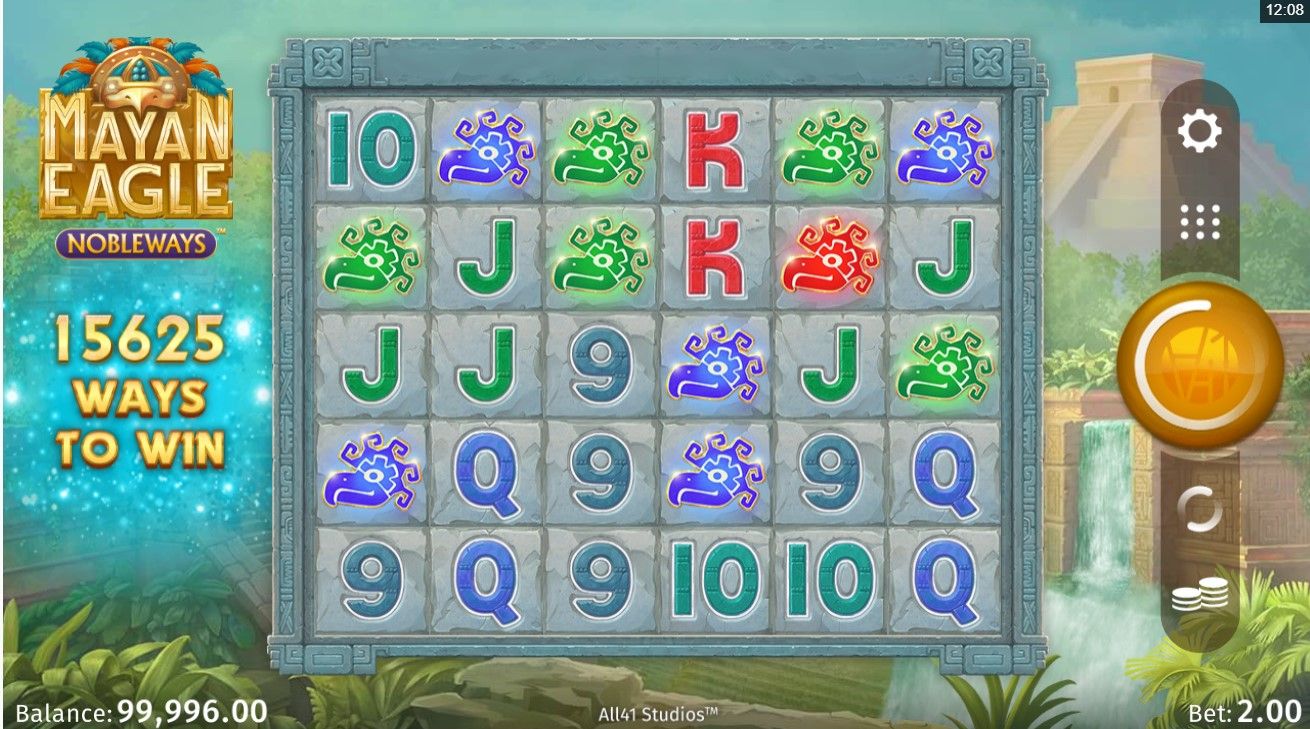This screenshot has height=729, width=1310.
Task: Open the settings gear menu
Action: [1200, 131]
